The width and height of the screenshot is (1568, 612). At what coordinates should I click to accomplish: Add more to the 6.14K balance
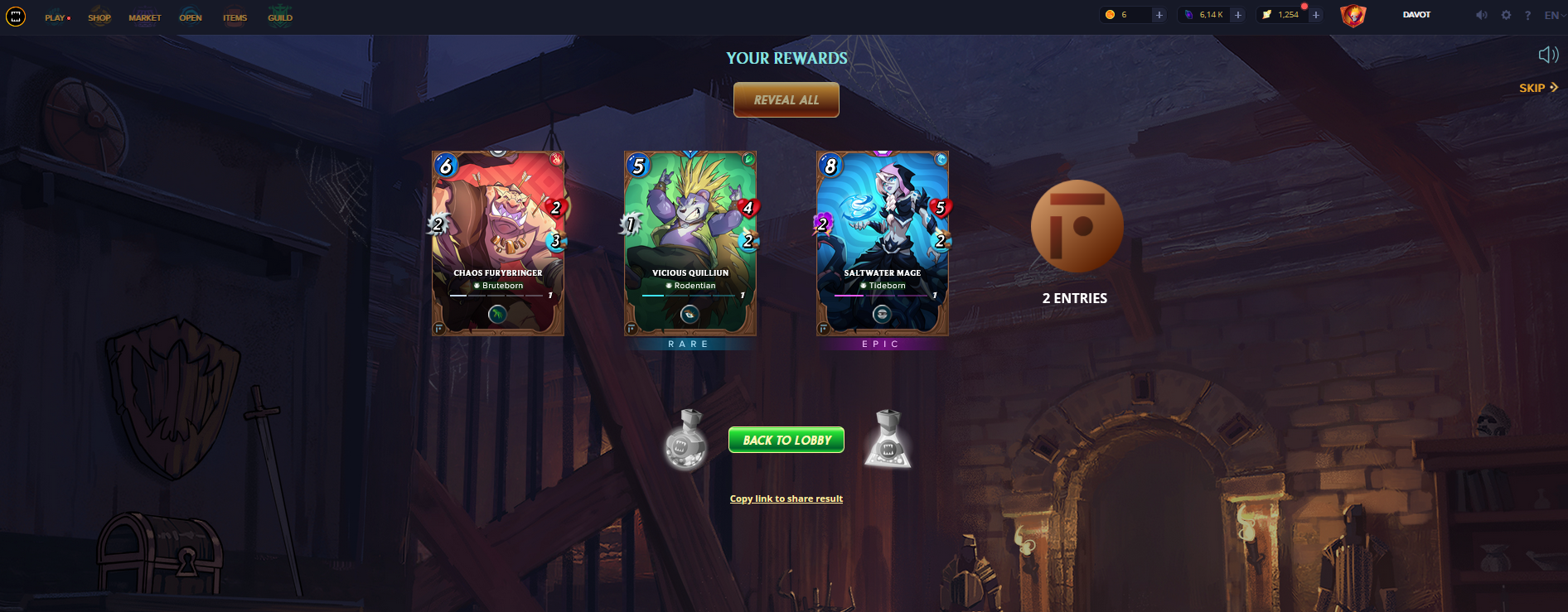[x=1238, y=15]
